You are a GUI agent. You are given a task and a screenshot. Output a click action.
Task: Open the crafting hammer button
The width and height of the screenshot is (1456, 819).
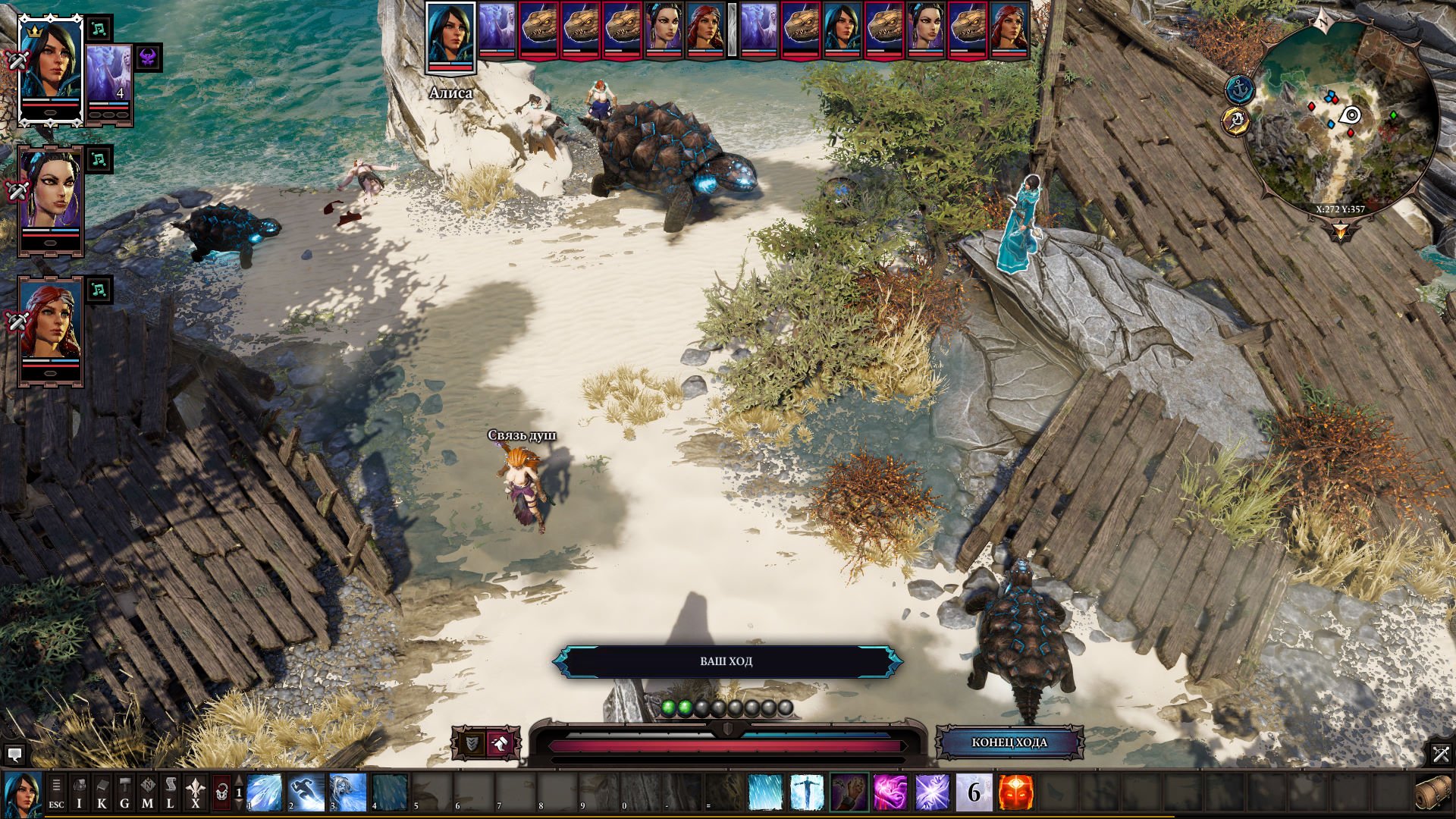[x=124, y=792]
